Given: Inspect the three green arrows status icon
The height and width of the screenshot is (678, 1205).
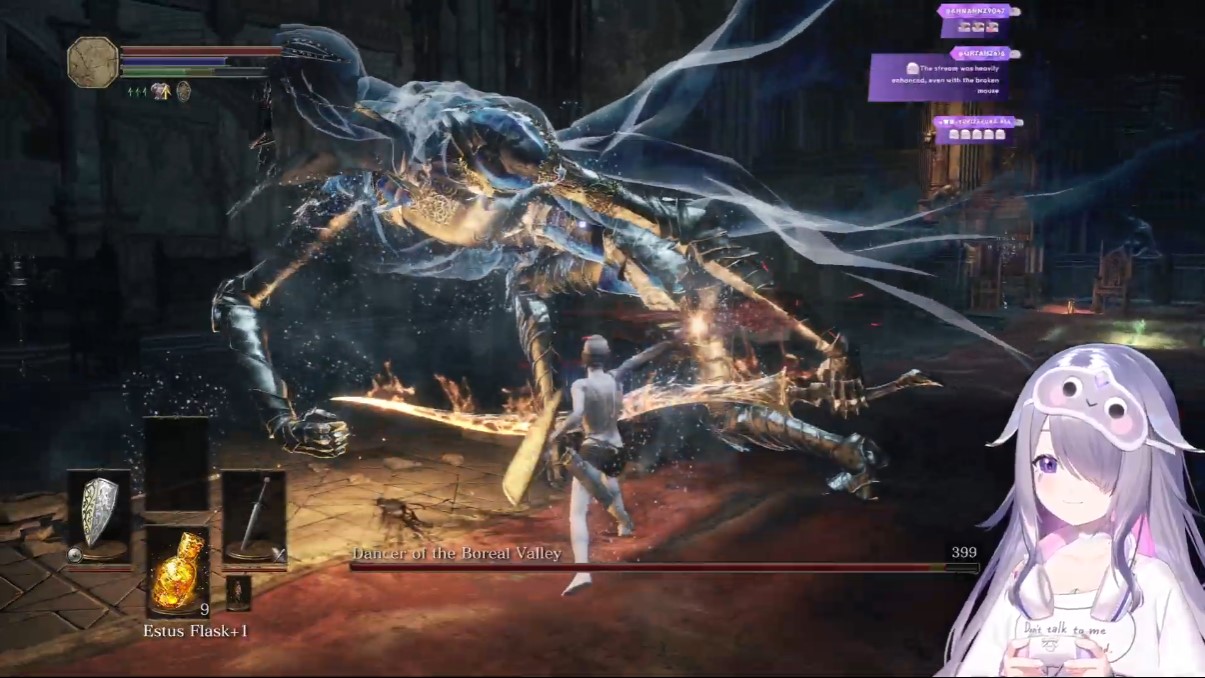Looking at the screenshot, I should pos(137,91).
